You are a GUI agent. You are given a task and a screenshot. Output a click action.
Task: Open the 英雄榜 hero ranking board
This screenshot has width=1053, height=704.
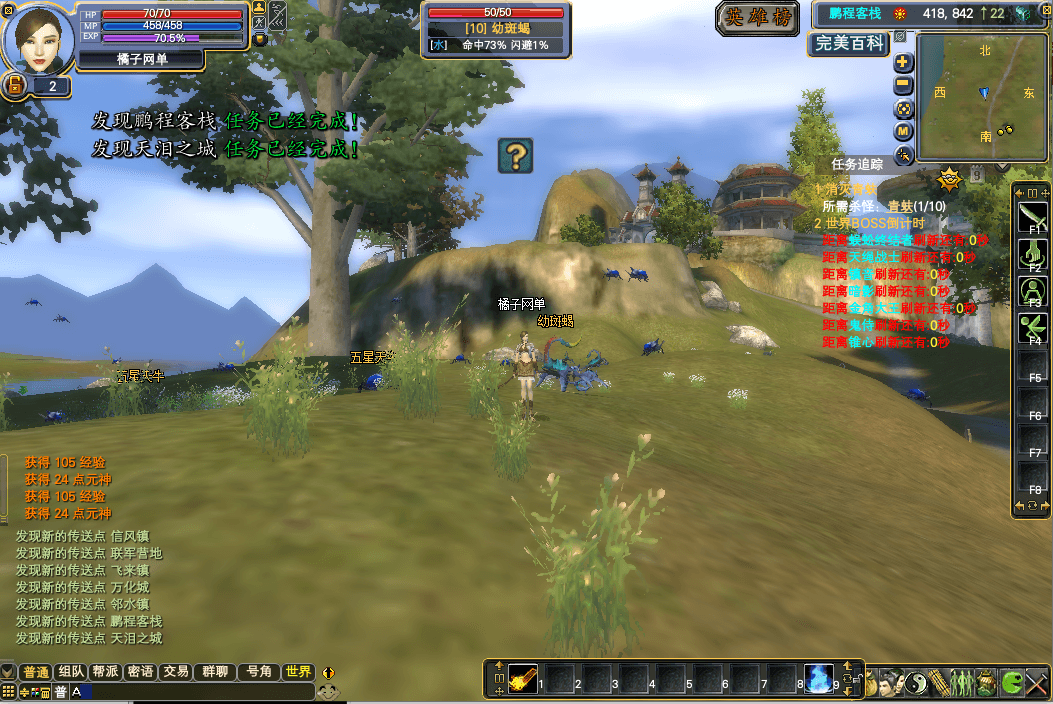click(x=756, y=17)
